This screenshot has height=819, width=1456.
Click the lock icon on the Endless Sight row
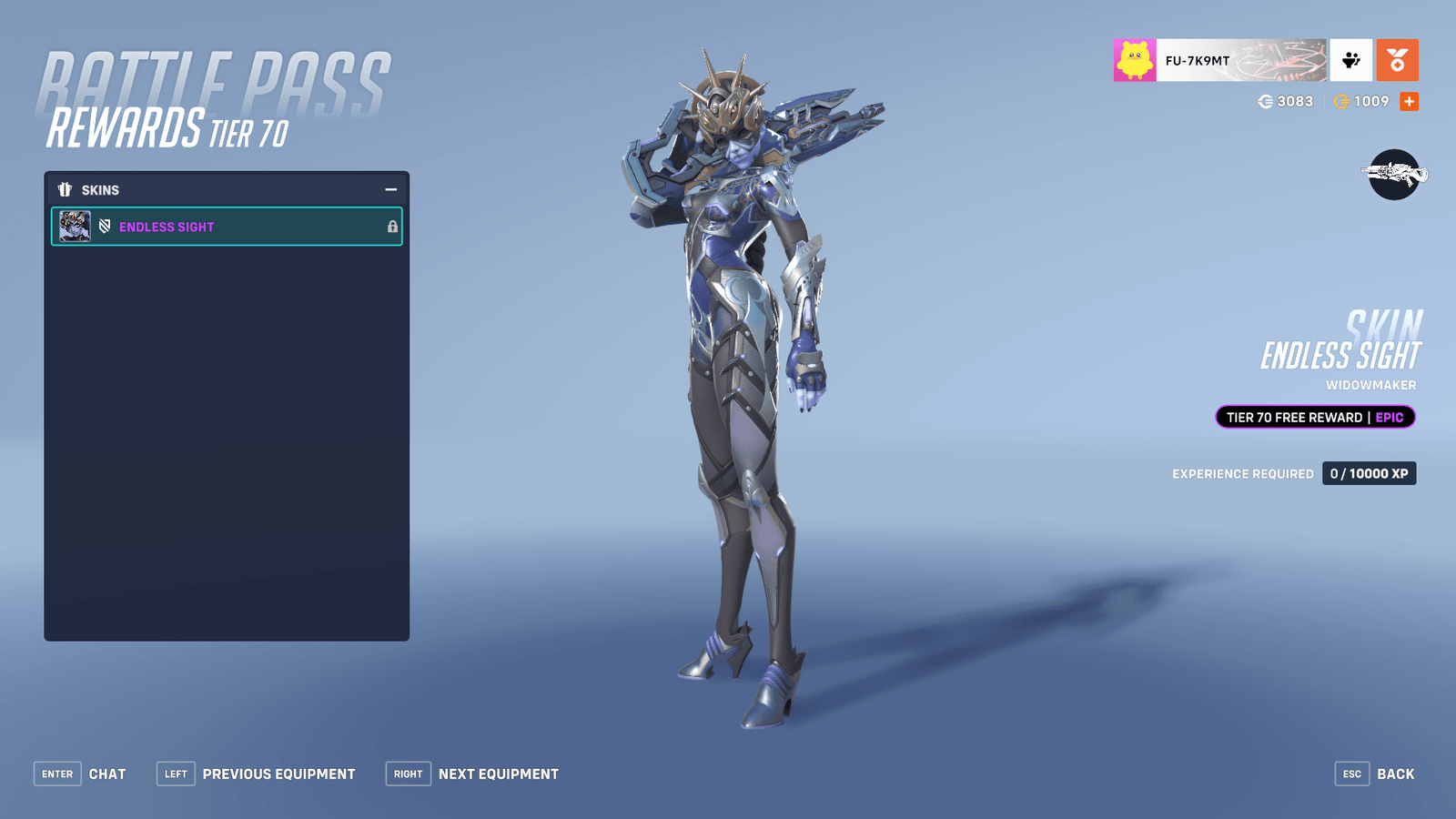click(391, 227)
